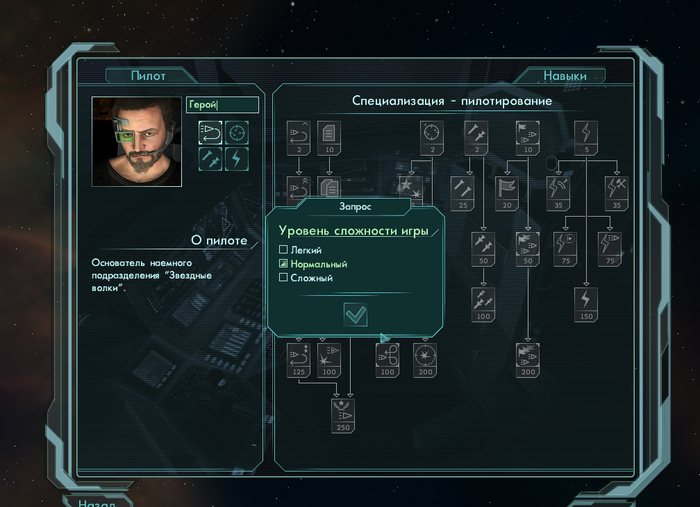Select the Легкий difficulty option

click(284, 249)
